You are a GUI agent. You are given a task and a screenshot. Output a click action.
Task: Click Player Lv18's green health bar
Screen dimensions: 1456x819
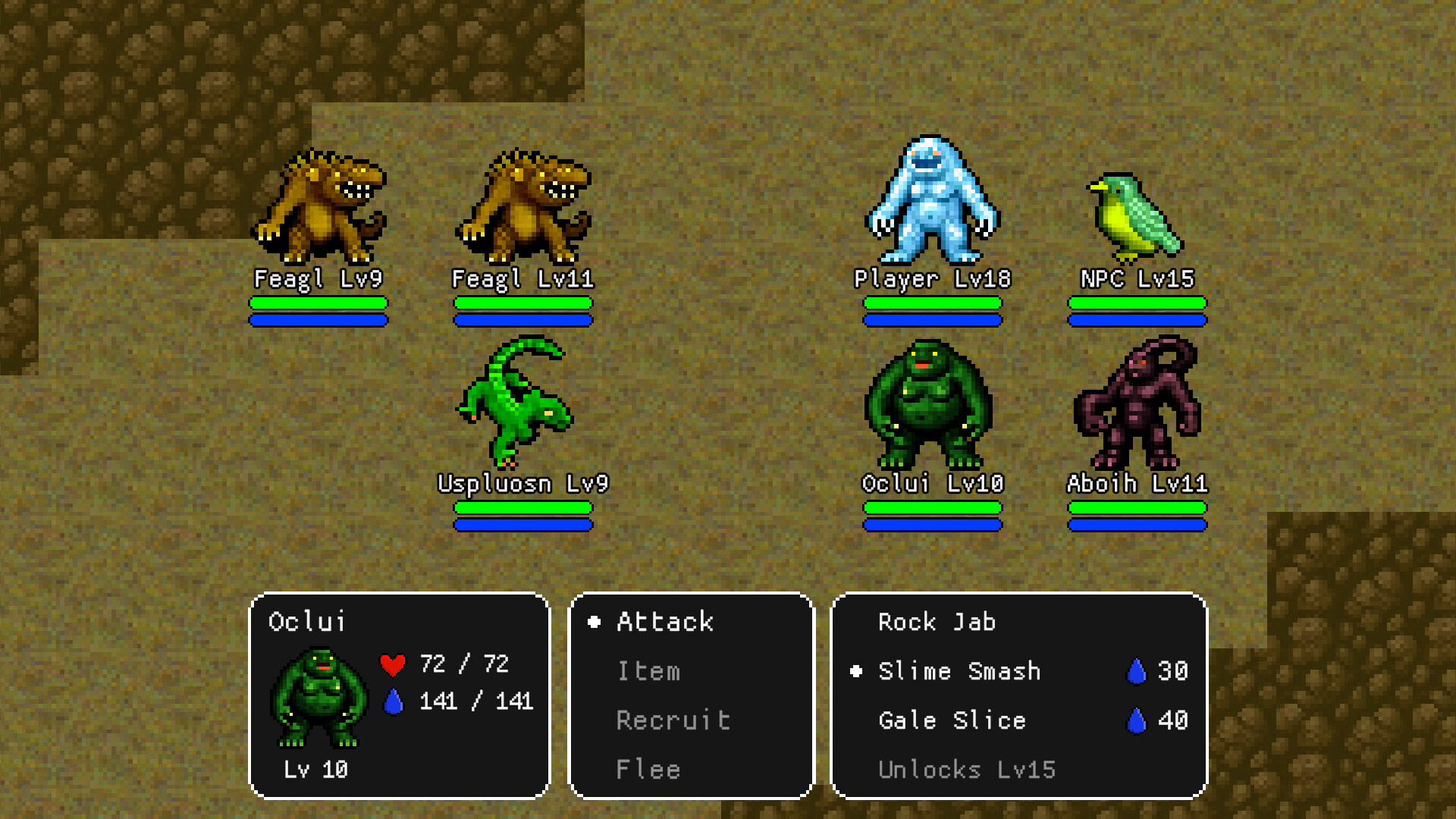tap(933, 303)
